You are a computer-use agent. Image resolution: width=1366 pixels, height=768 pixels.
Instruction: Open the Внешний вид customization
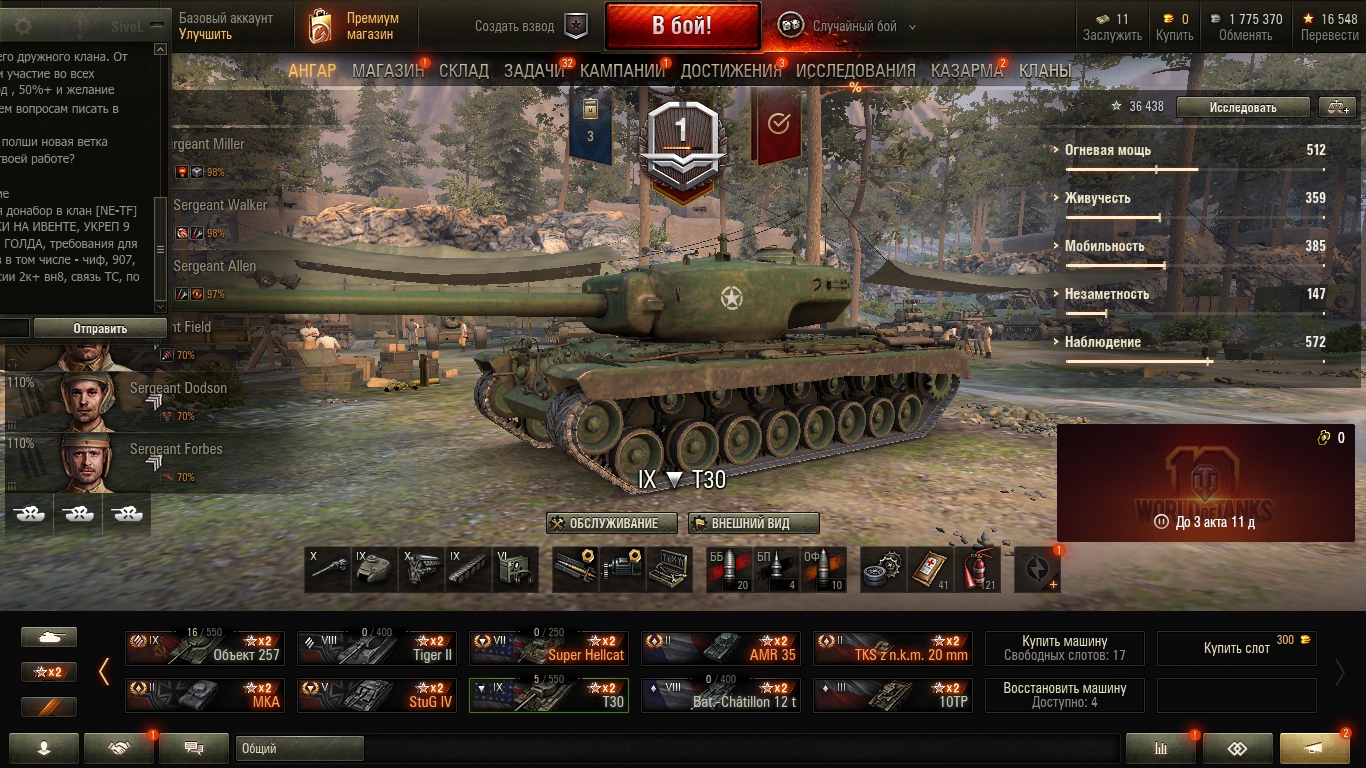(753, 523)
